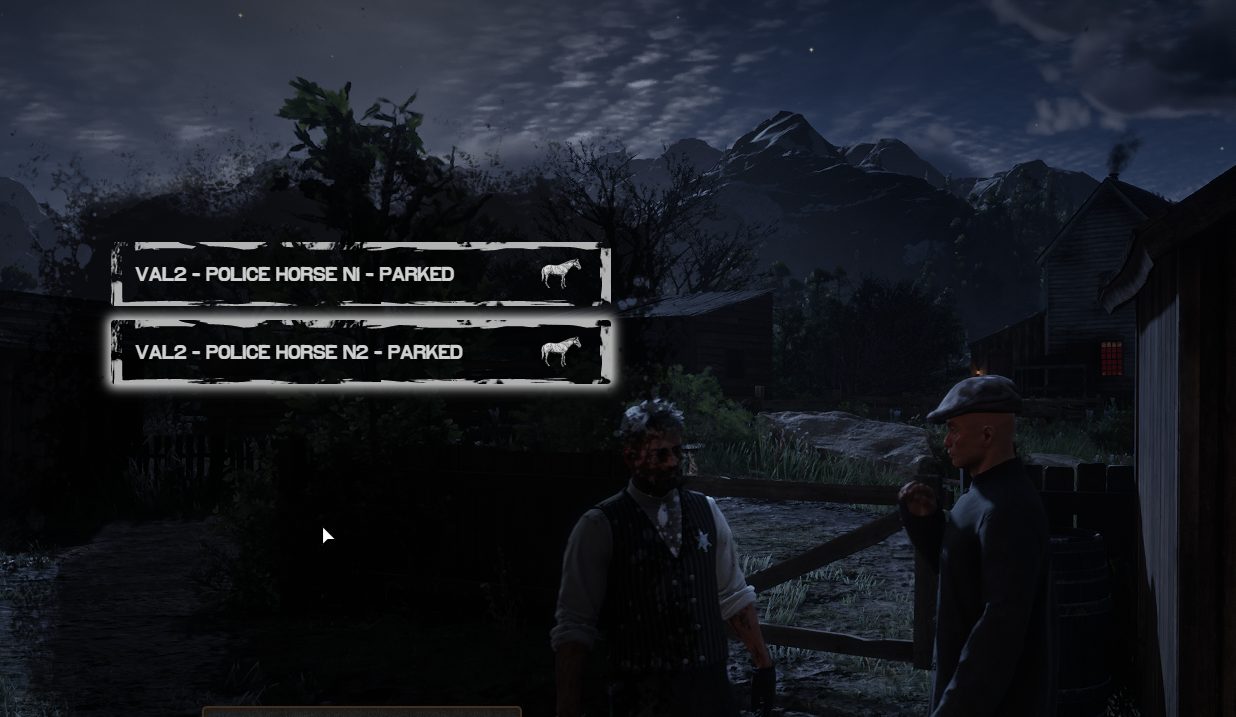Choose VAL2 Police Horse N2 entry
The height and width of the screenshot is (717, 1236).
360,352
